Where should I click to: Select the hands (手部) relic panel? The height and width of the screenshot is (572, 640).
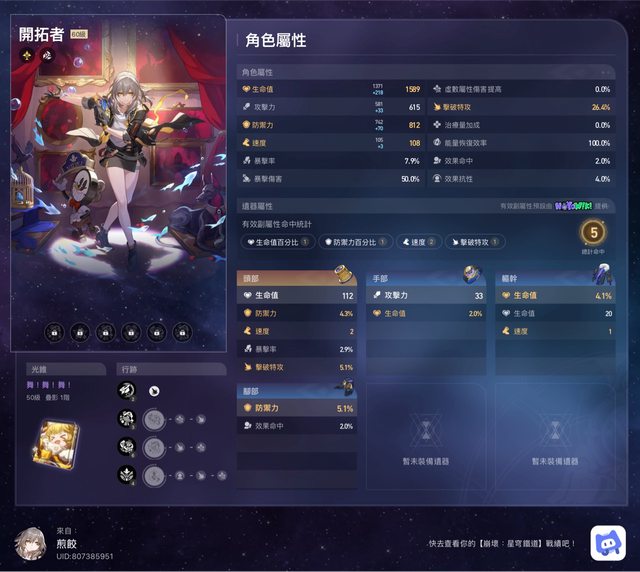point(426,310)
